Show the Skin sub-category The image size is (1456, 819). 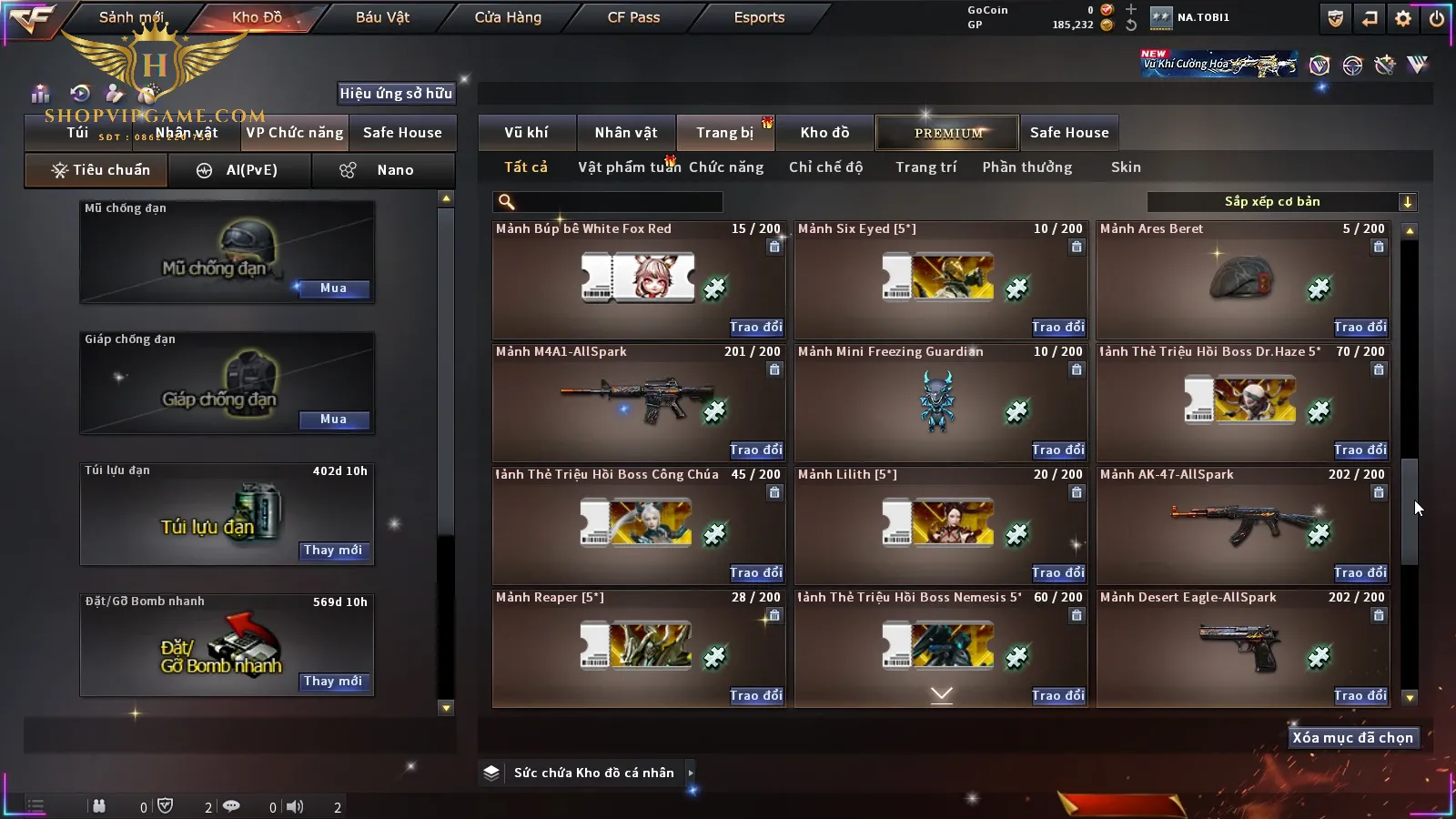tap(1126, 167)
